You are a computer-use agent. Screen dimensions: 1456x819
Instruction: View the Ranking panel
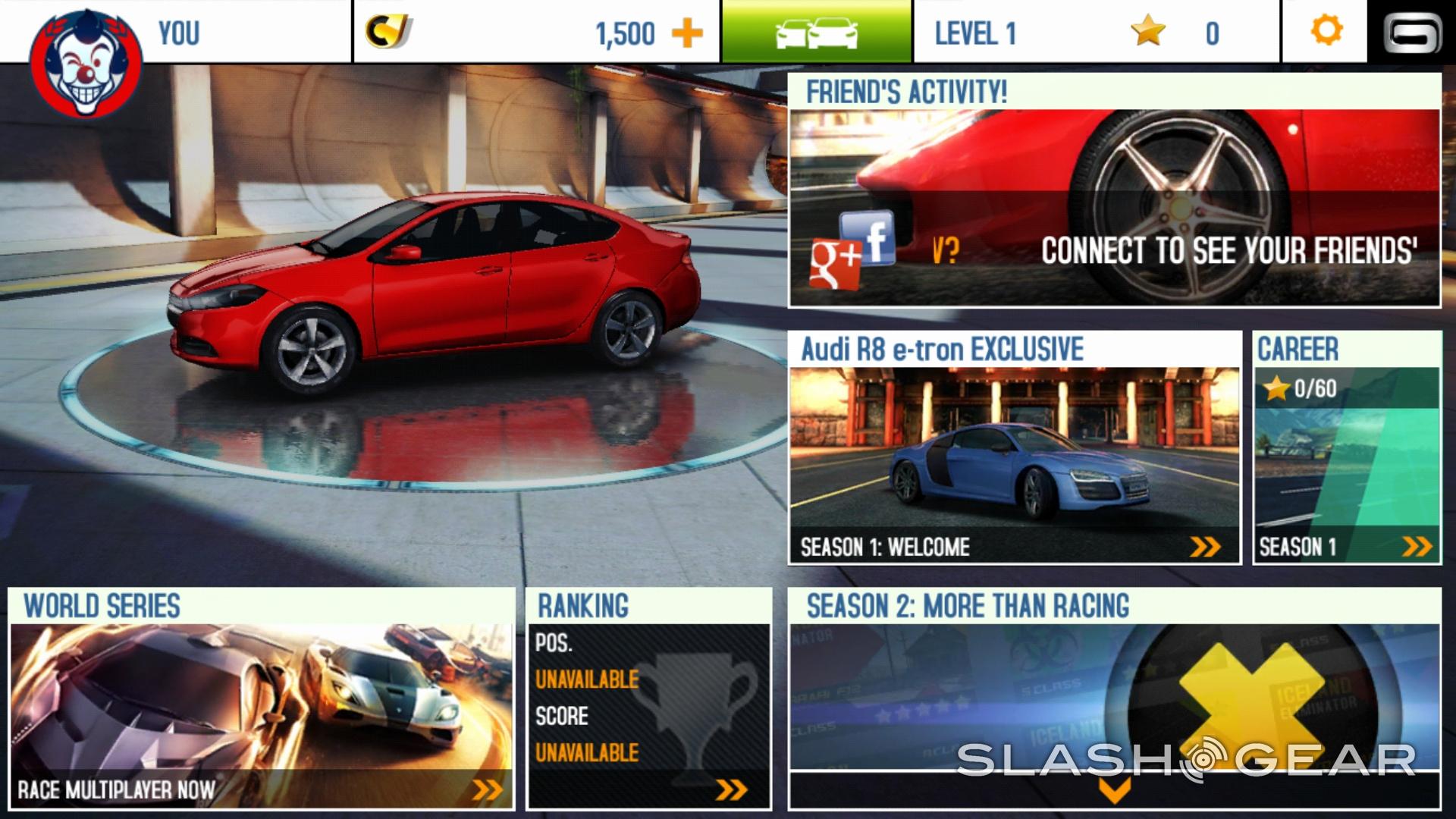(x=648, y=698)
